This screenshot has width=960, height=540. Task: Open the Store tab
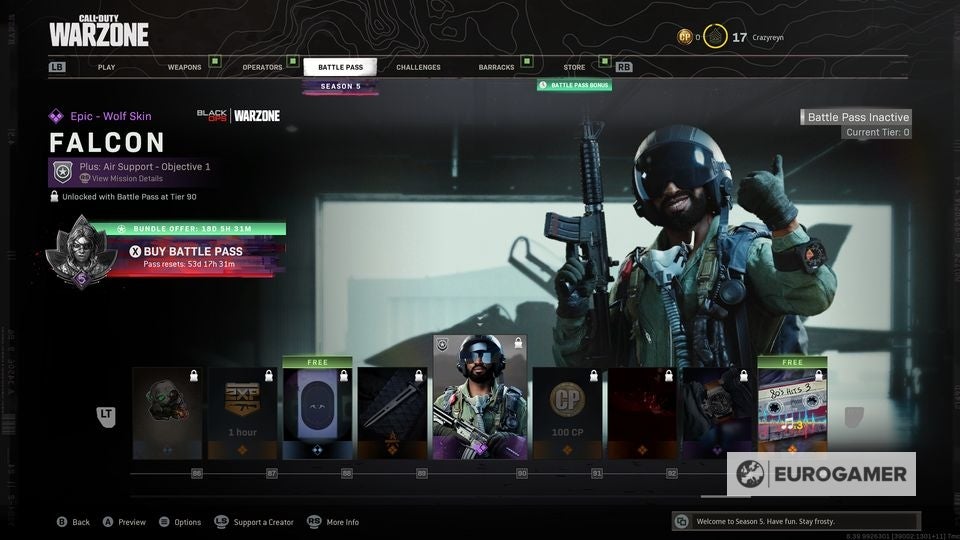tap(574, 67)
